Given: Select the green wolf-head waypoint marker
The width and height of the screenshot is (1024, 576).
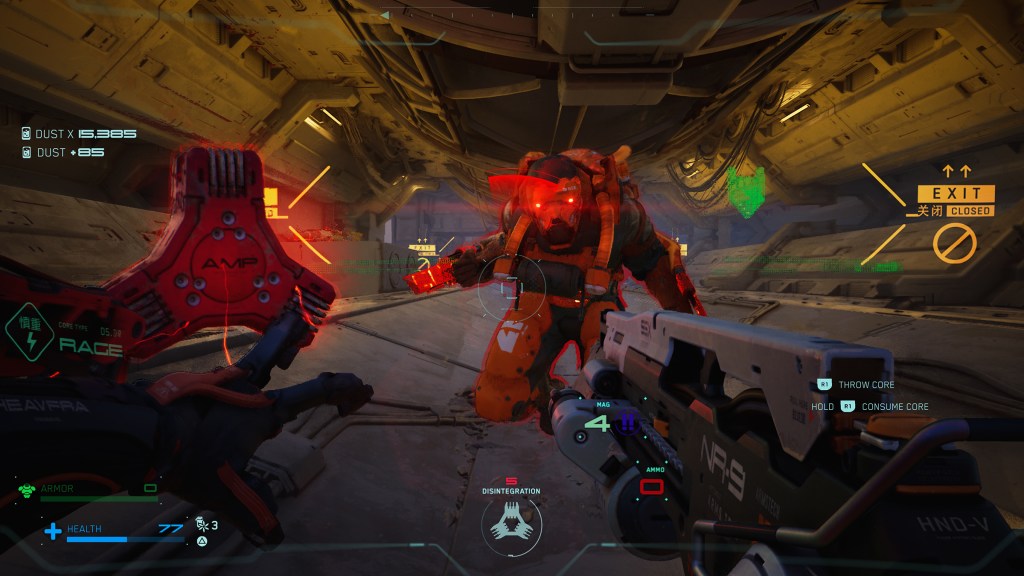Looking at the screenshot, I should [745, 190].
